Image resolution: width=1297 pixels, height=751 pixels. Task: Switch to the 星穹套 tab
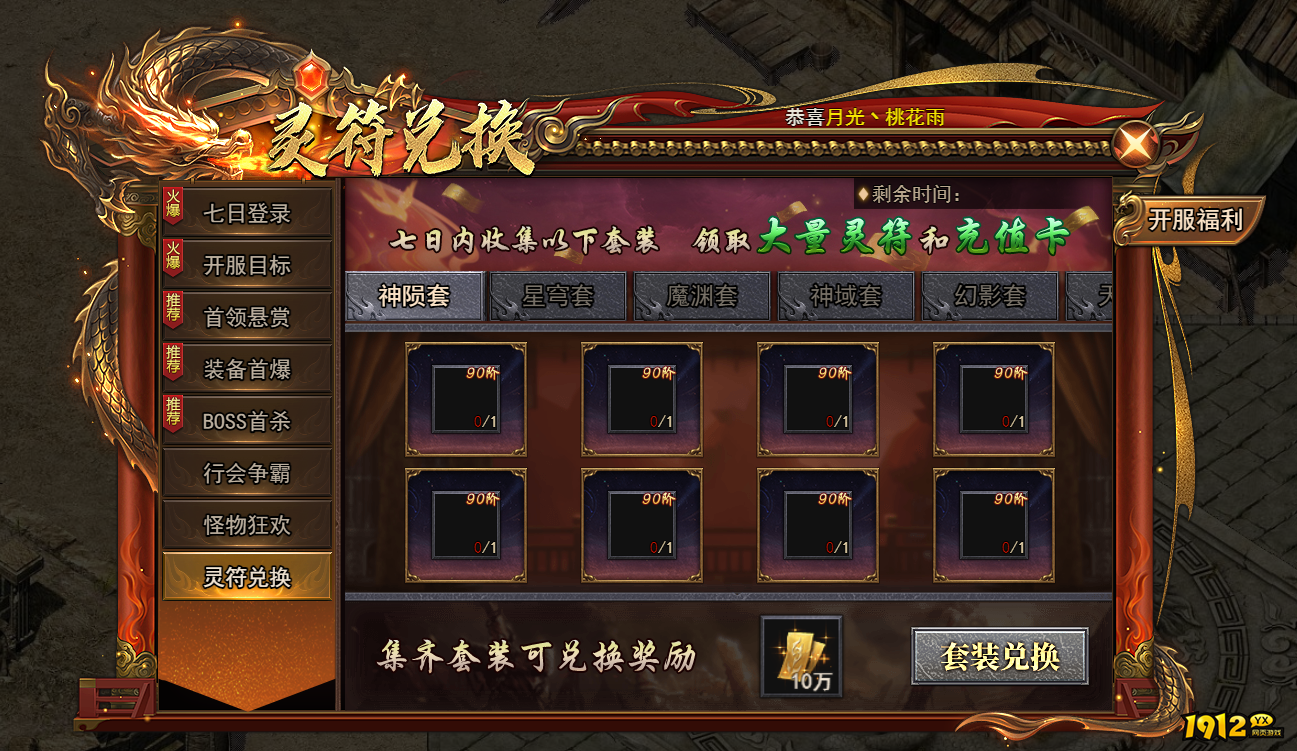click(x=558, y=295)
